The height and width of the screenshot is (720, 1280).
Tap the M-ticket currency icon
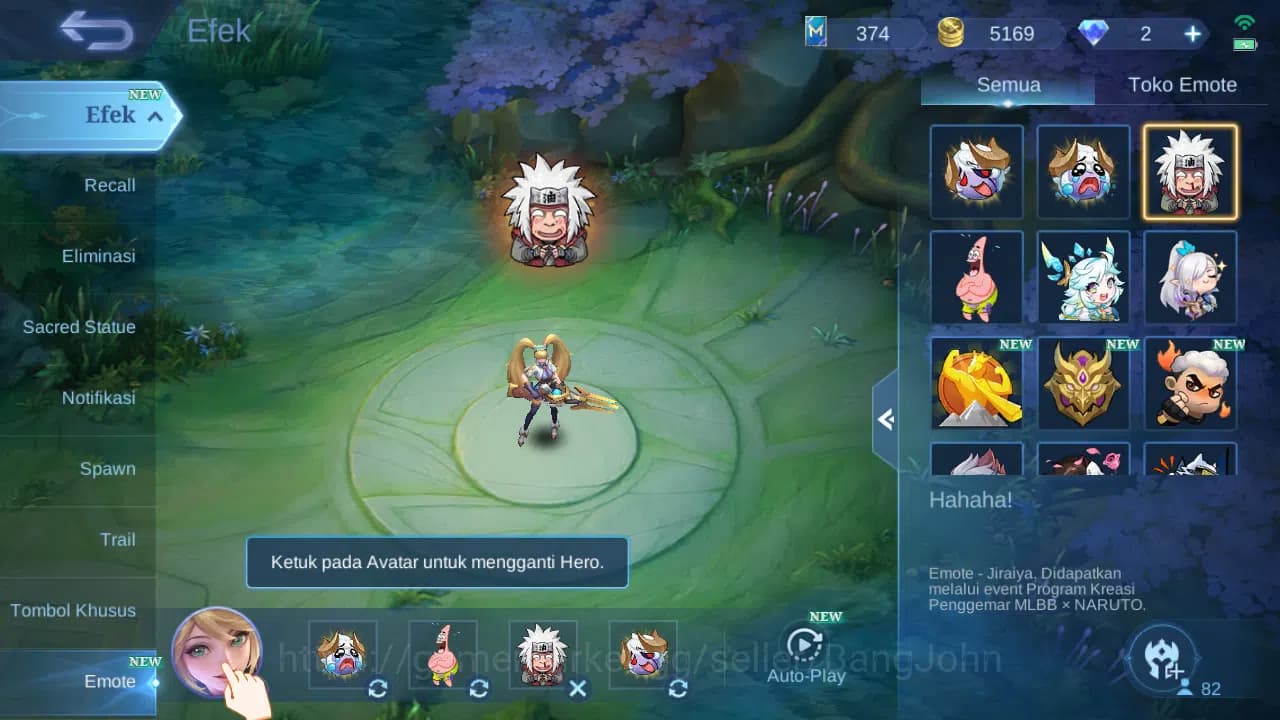pos(817,33)
